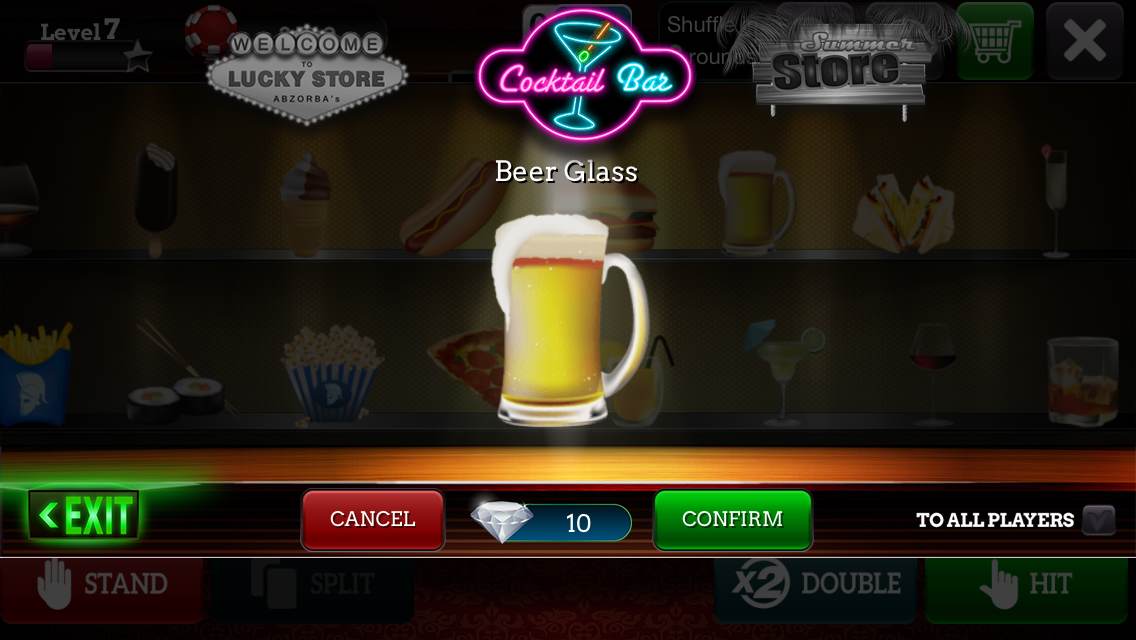
Task: Close the window with the X button
Action: pyautogui.click(x=1084, y=41)
